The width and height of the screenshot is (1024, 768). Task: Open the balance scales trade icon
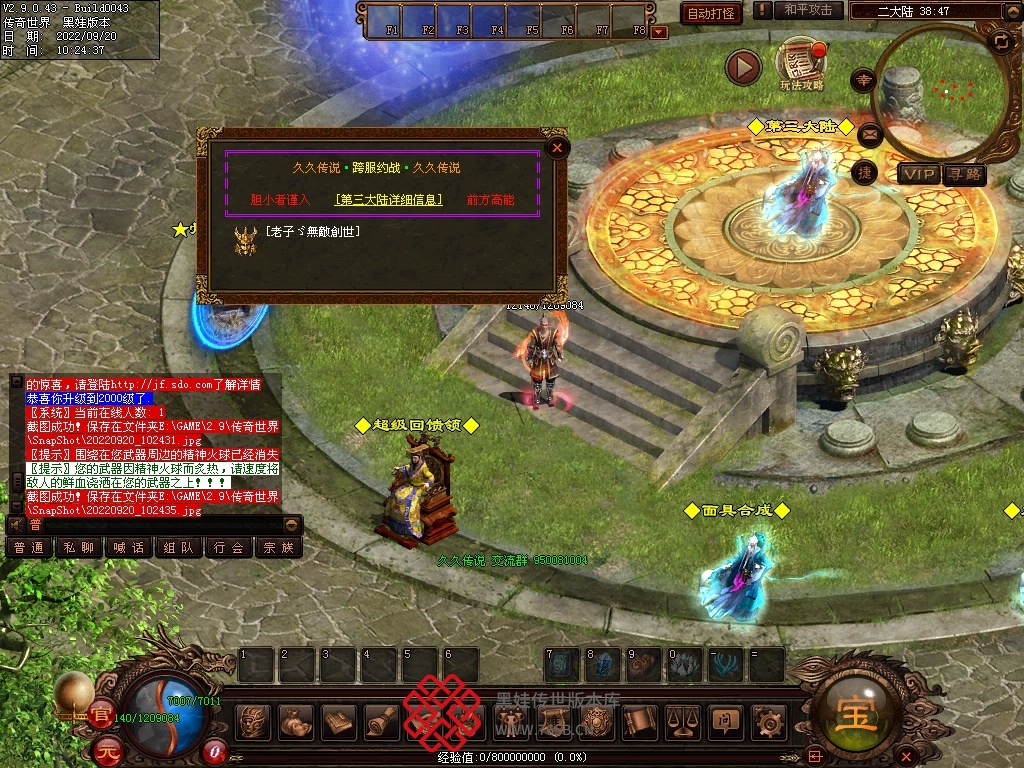click(x=682, y=720)
